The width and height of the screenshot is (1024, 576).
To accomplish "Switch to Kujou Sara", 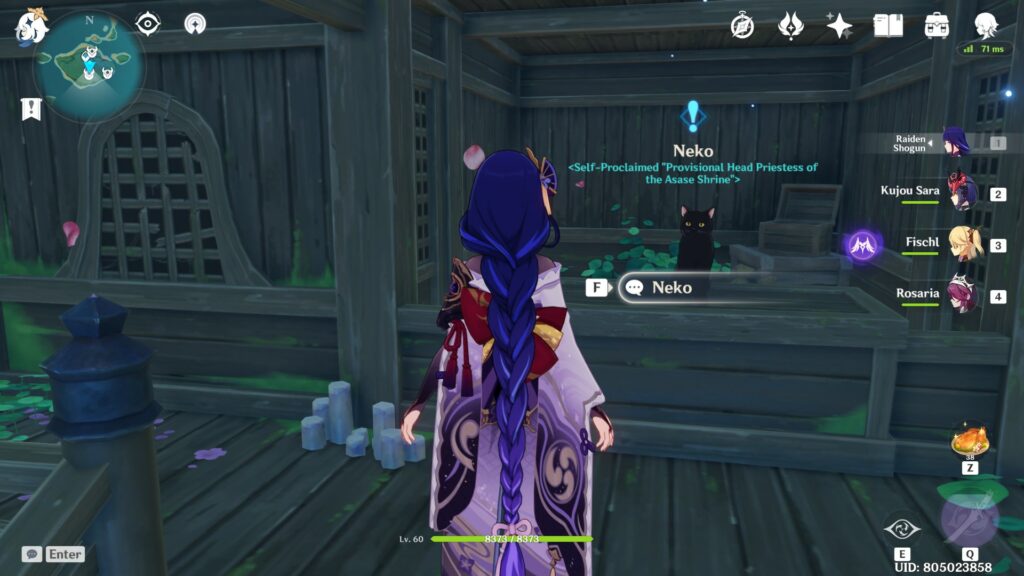I will pos(962,194).
